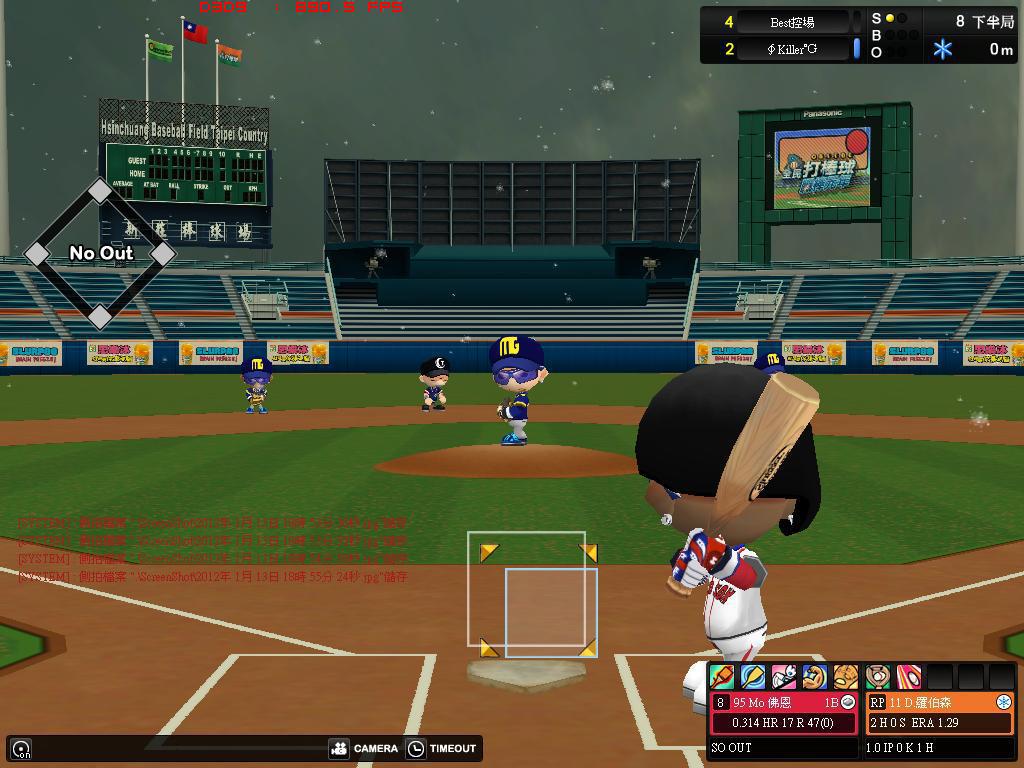Choose the baseball glove skill icon
The width and height of the screenshot is (1024, 768).
[x=846, y=677]
